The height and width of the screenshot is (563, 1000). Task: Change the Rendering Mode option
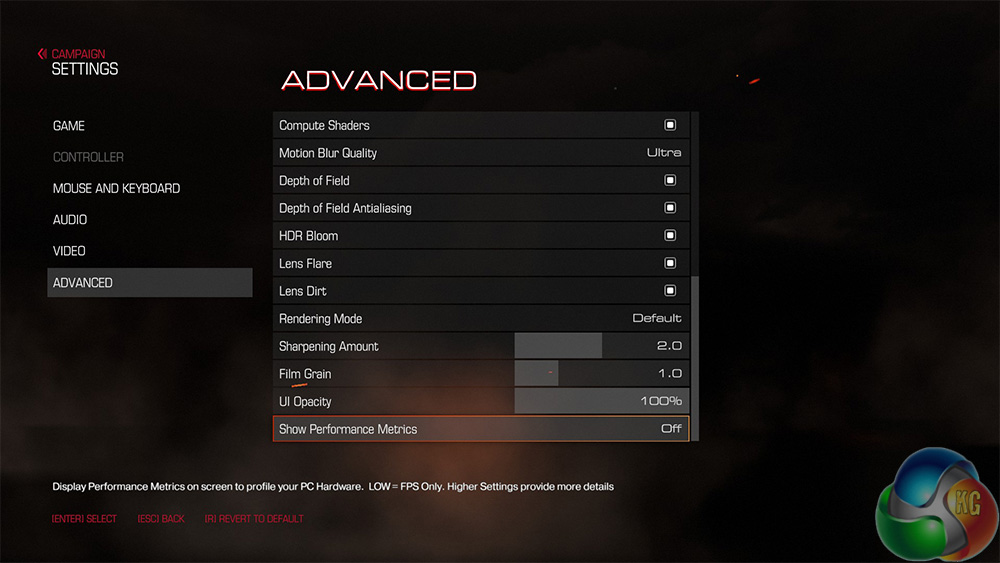coord(657,319)
